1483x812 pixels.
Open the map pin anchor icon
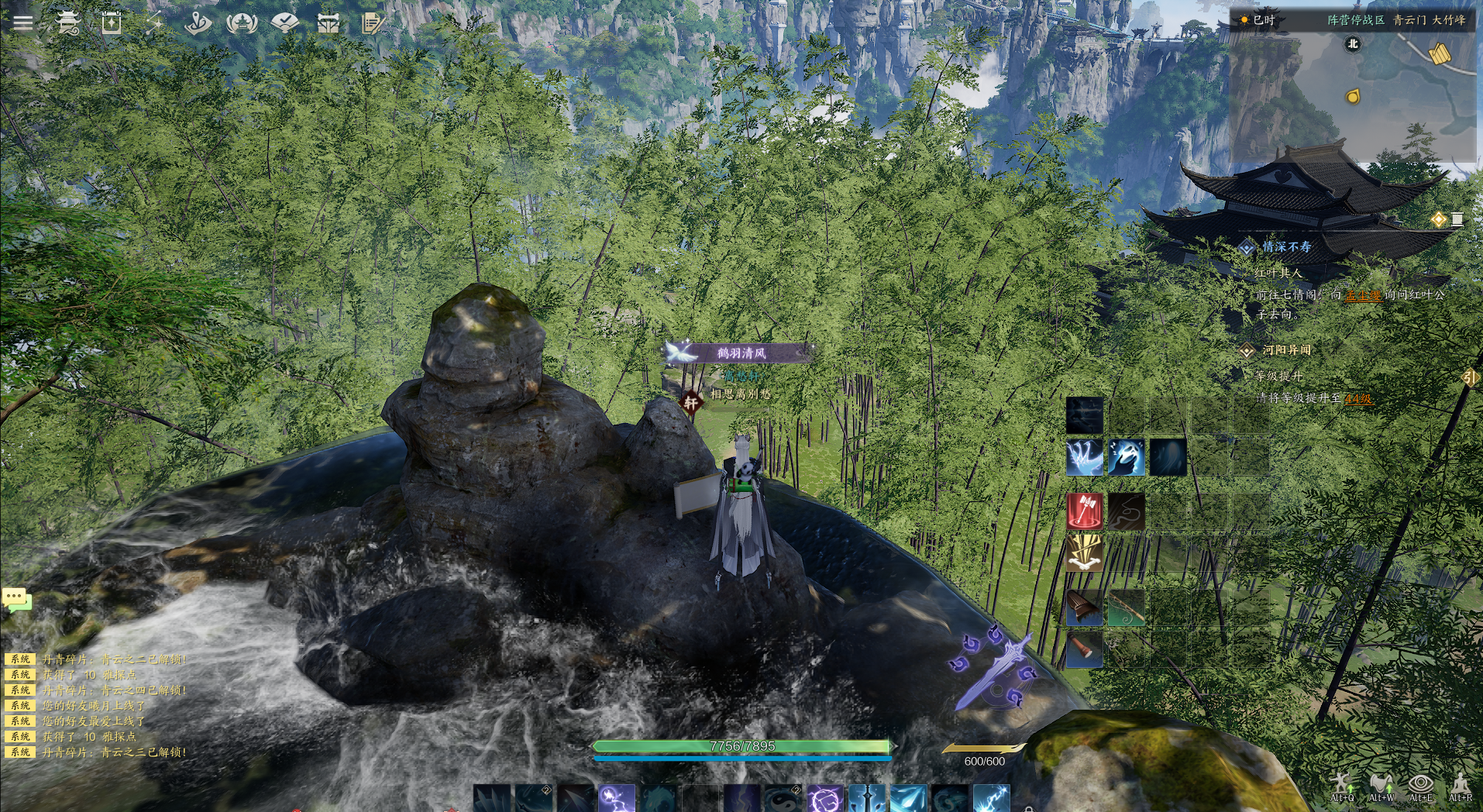(x=198, y=22)
